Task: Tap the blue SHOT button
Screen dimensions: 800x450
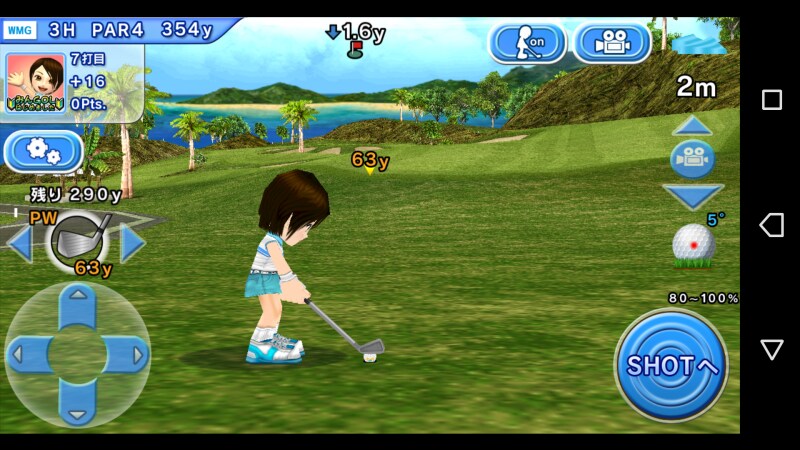Action: pyautogui.click(x=671, y=365)
